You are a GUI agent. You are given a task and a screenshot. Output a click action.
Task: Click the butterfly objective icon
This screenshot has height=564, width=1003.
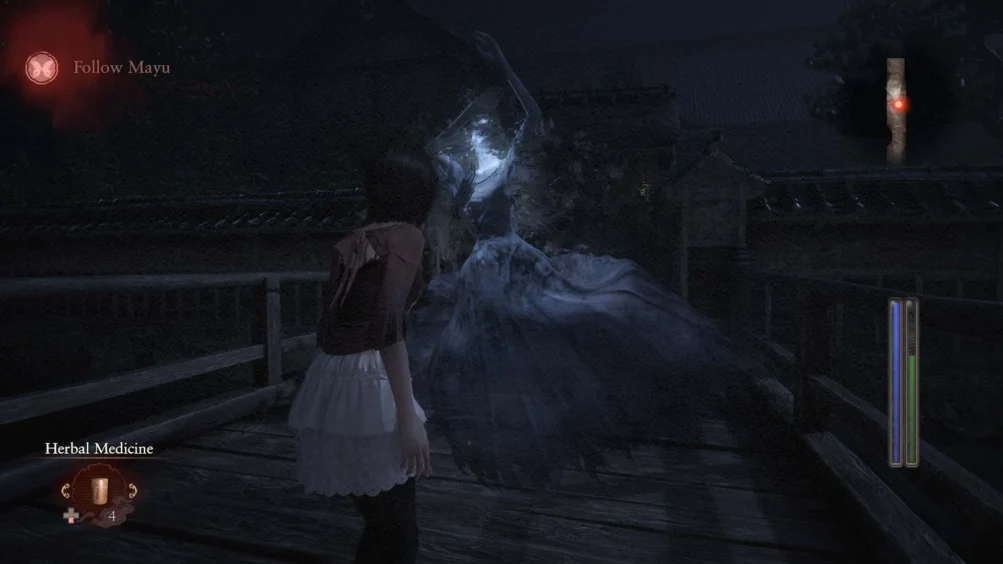pos(41,68)
